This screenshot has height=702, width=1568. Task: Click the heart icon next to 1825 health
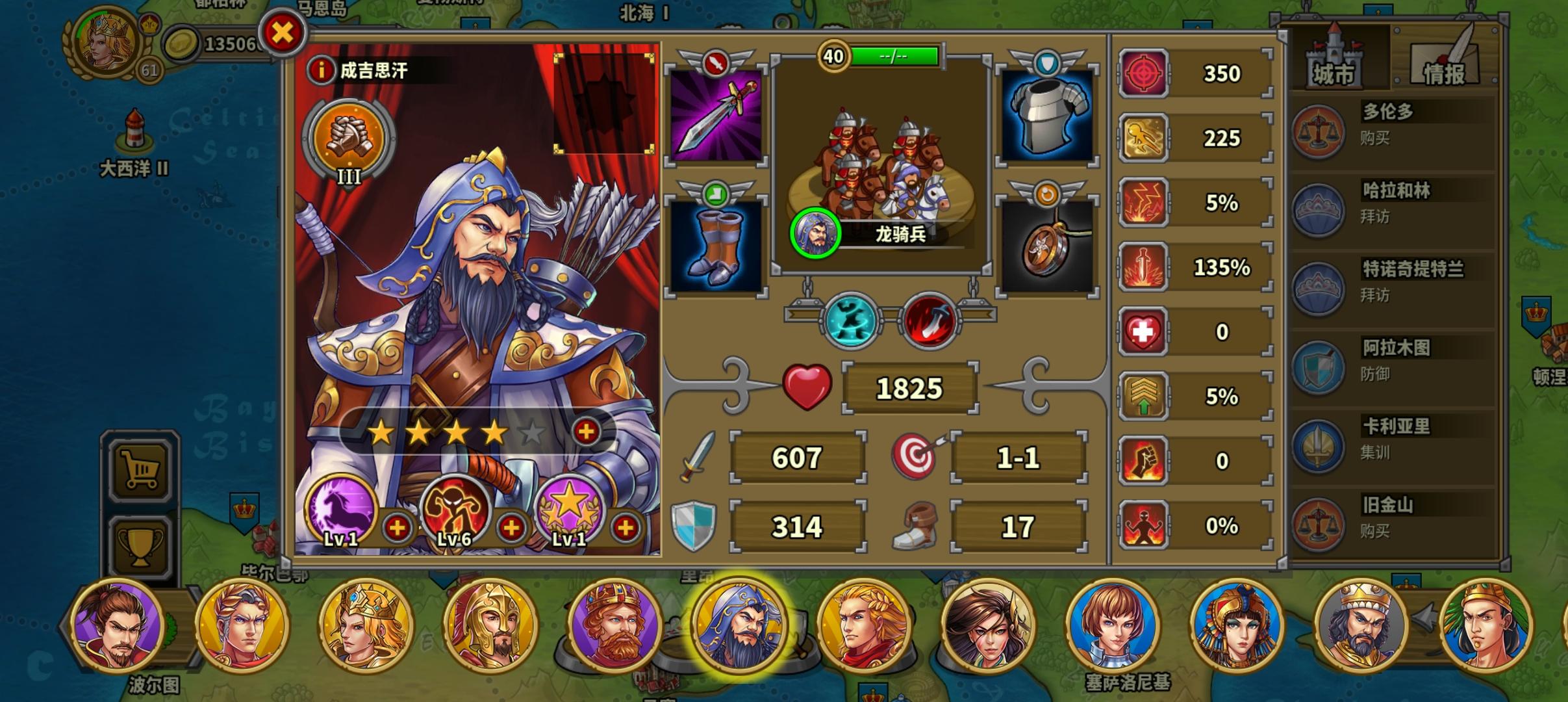coord(807,387)
